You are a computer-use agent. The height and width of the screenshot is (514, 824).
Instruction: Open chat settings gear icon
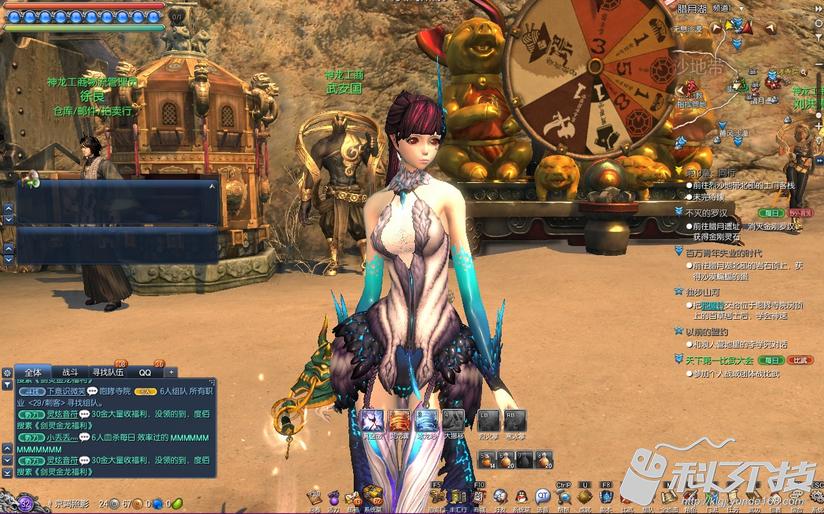[x=7, y=372]
